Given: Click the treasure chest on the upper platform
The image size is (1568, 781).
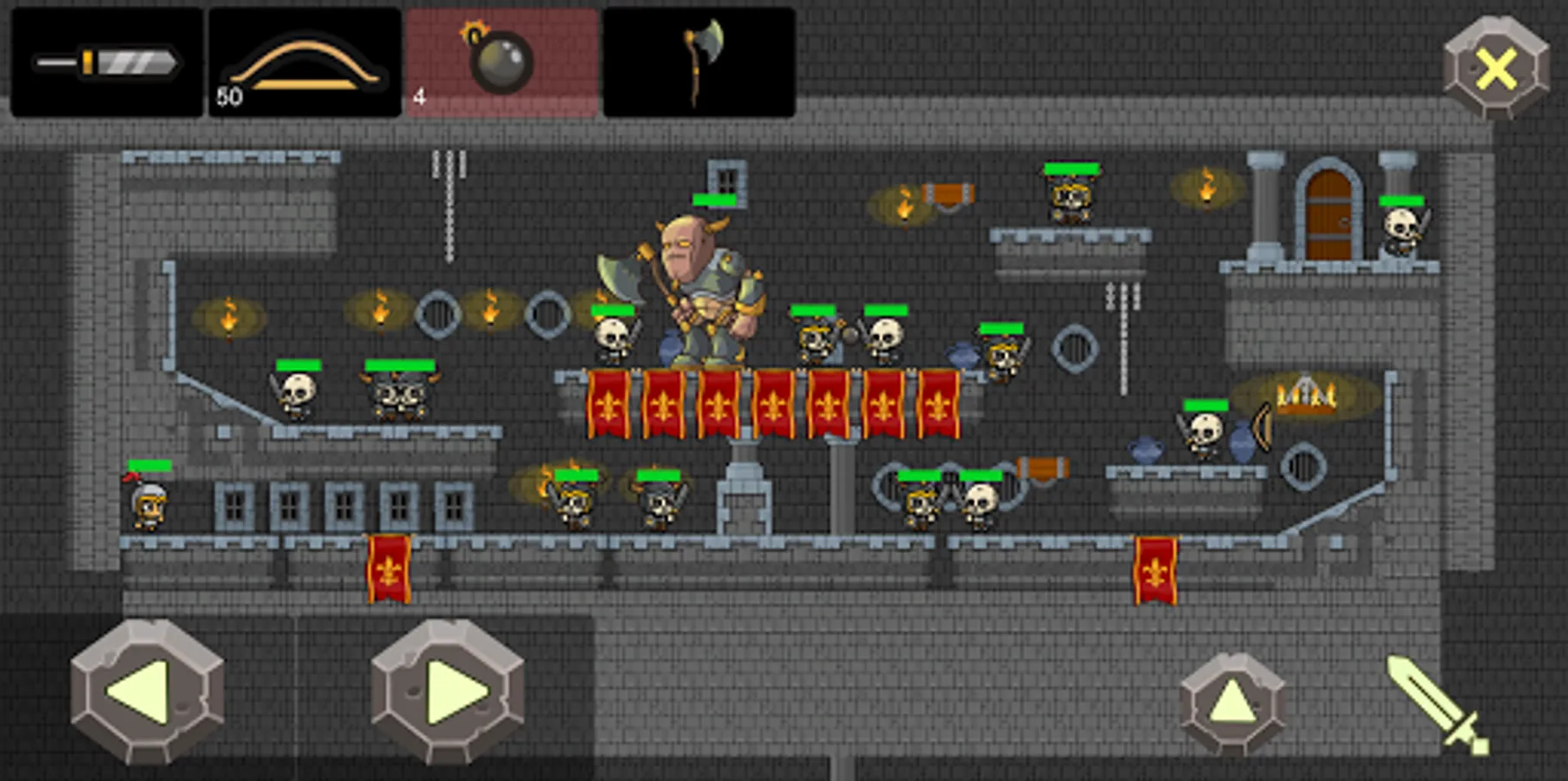Looking at the screenshot, I should coord(950,193).
